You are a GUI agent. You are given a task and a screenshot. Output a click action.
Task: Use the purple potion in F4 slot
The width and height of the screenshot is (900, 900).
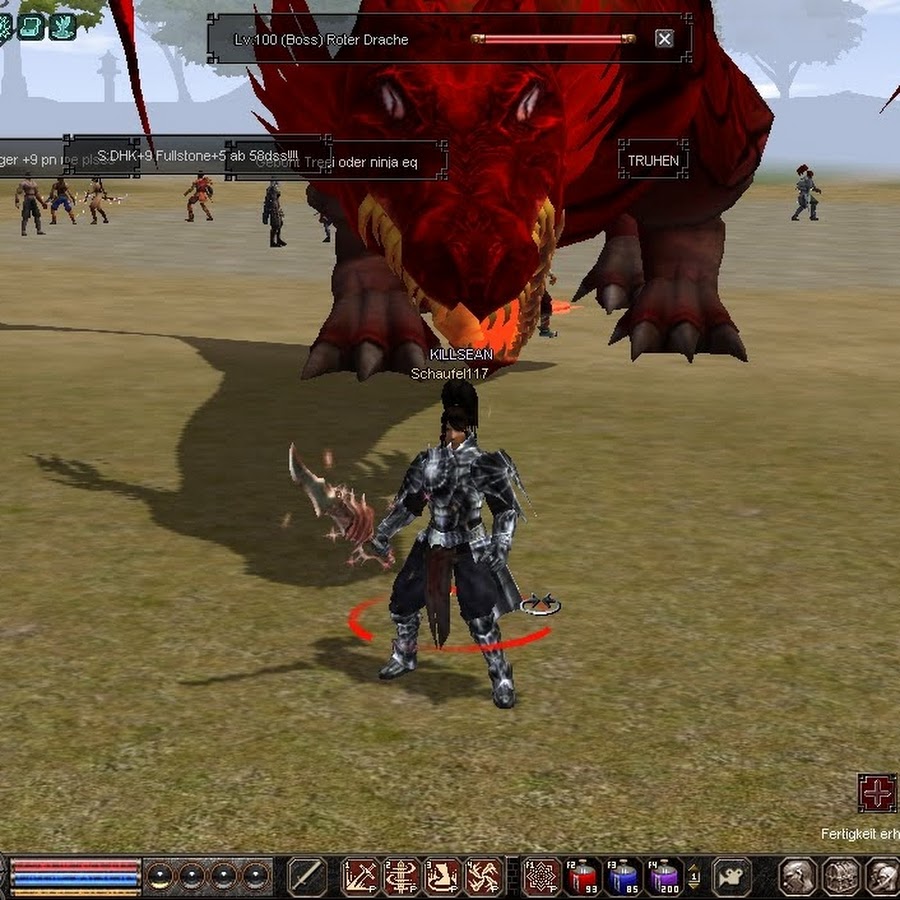coord(664,877)
